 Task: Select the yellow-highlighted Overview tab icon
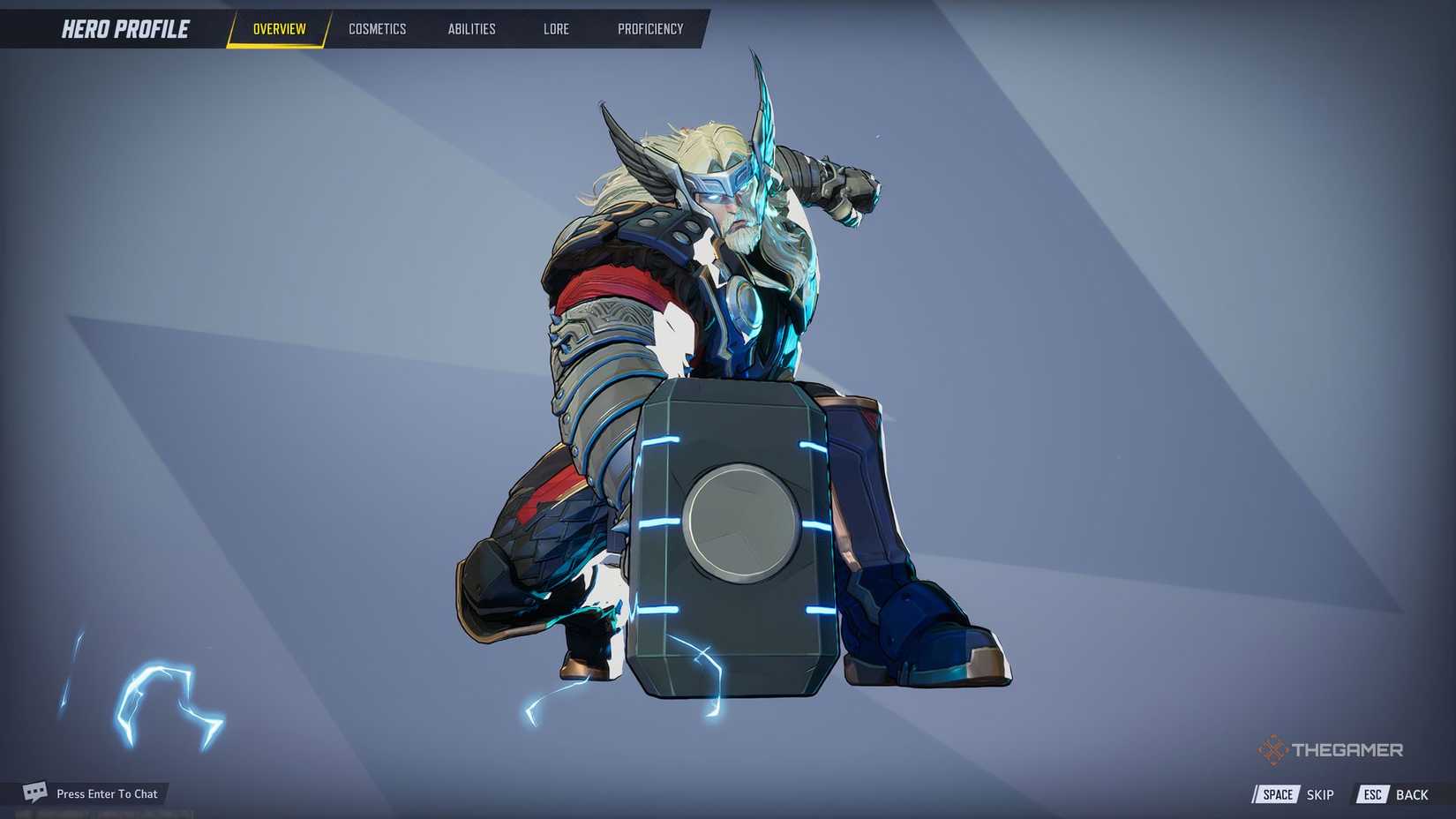tap(278, 28)
